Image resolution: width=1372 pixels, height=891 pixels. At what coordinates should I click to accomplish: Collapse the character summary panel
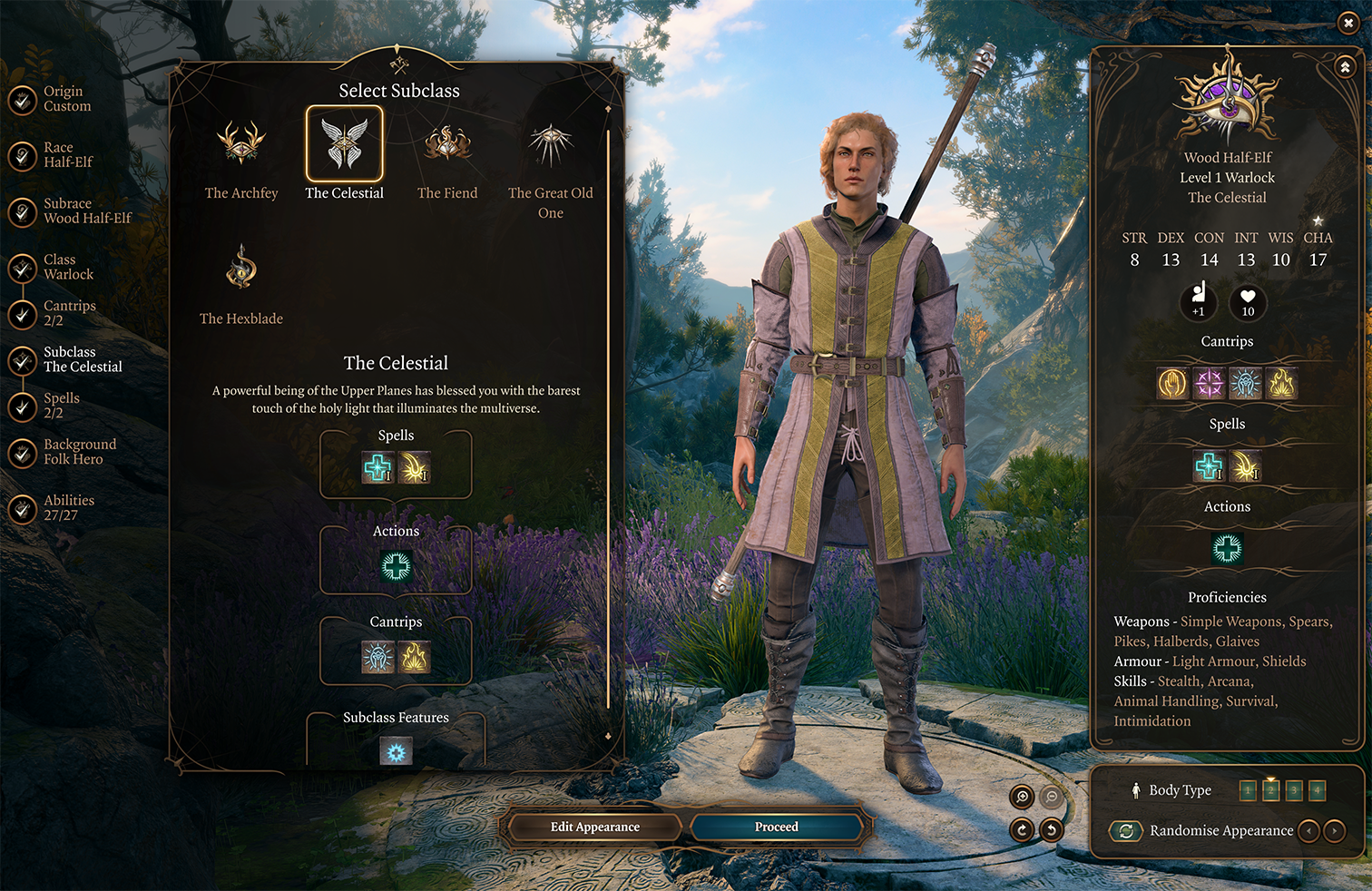click(x=1345, y=67)
